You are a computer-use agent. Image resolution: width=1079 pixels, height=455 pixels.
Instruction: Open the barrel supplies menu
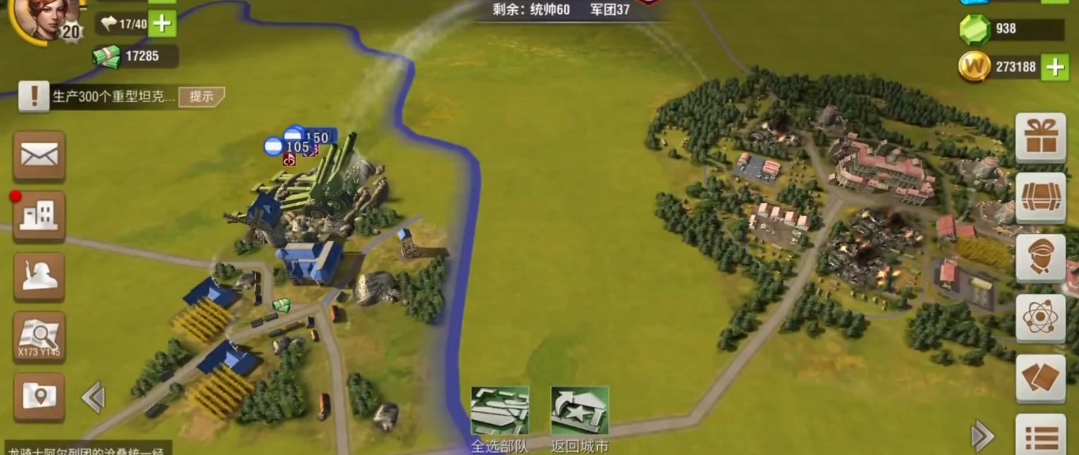click(1040, 197)
